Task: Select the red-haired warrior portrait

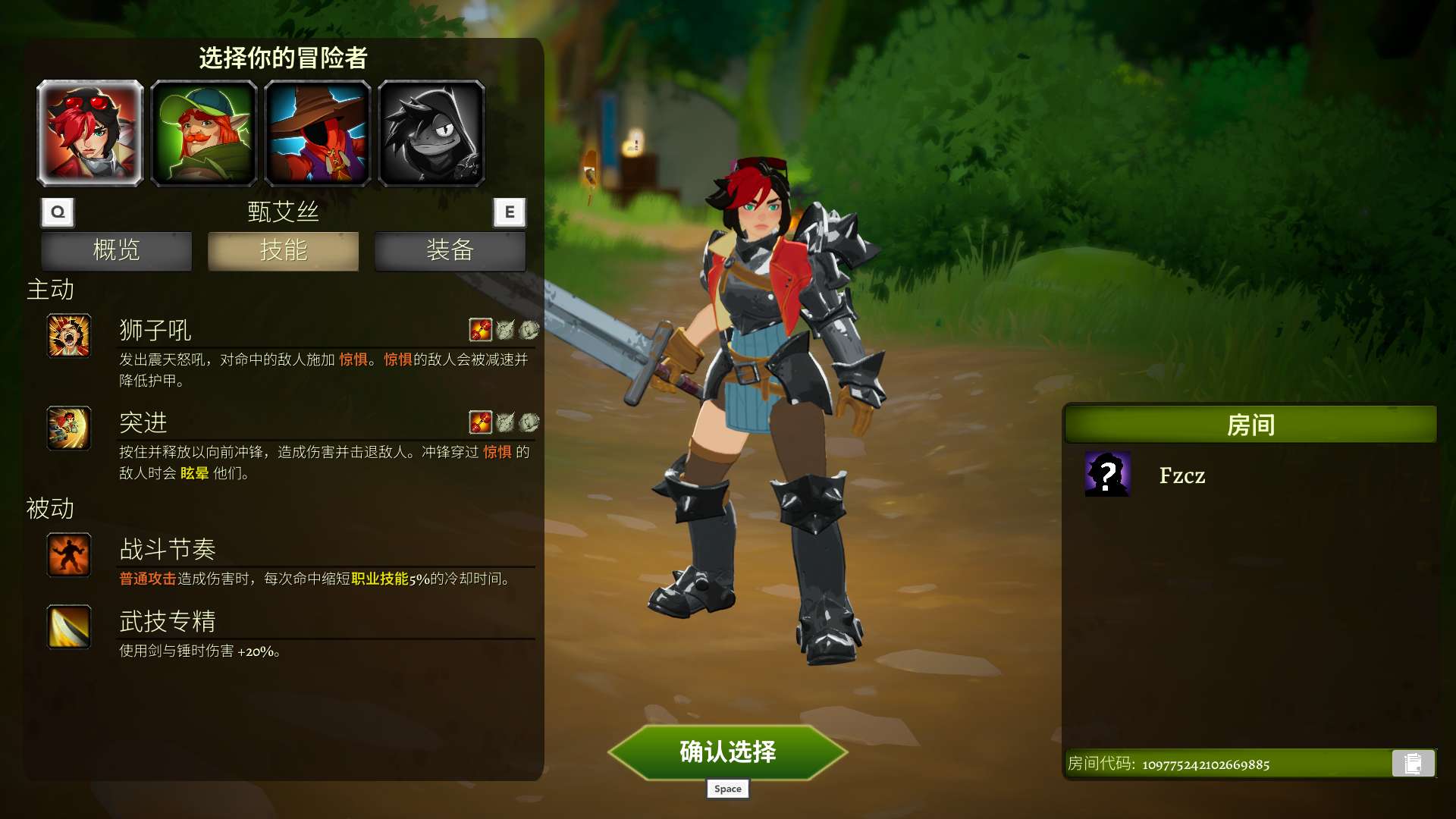Action: pos(89,133)
